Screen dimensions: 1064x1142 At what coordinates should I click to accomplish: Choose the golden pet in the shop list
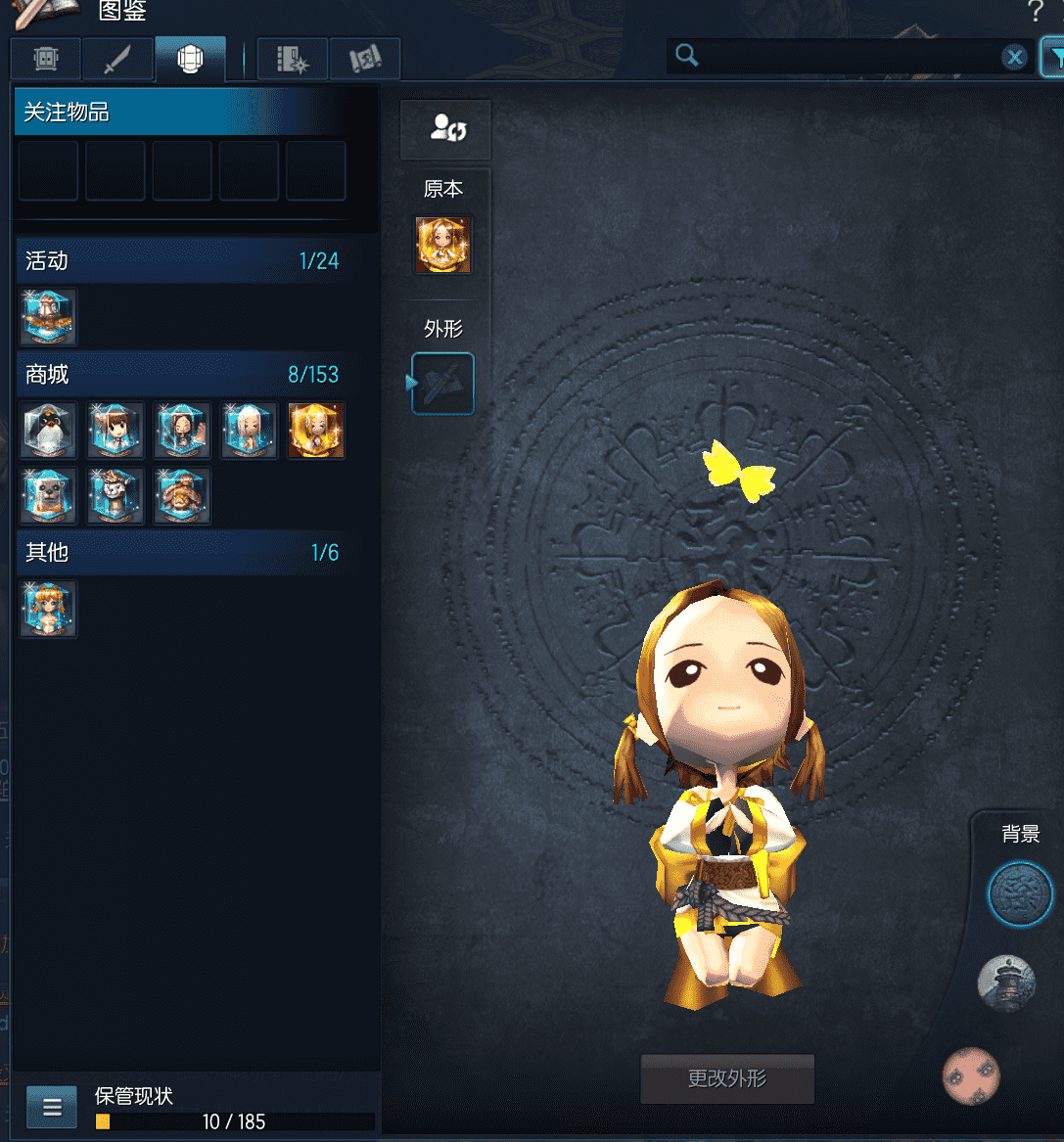pyautogui.click(x=316, y=431)
